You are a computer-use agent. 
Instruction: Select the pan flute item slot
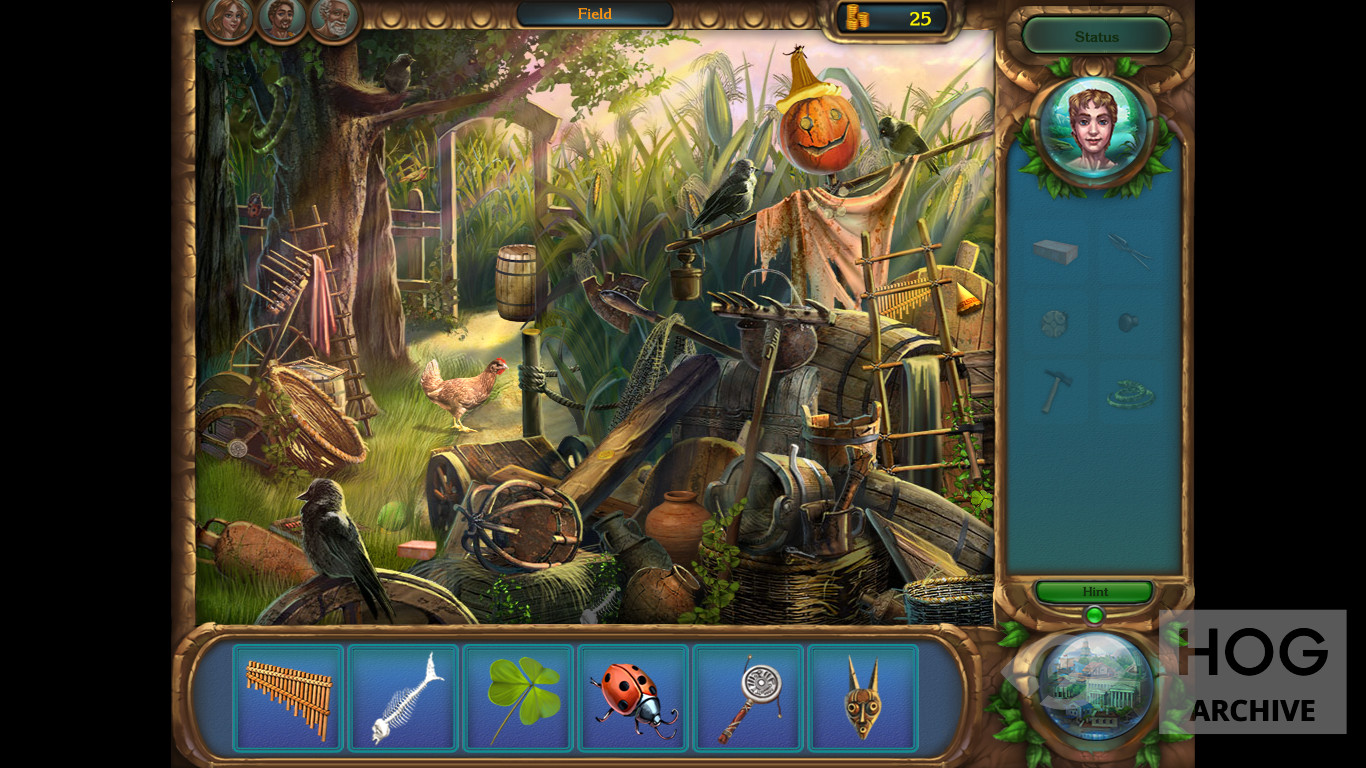click(x=288, y=698)
